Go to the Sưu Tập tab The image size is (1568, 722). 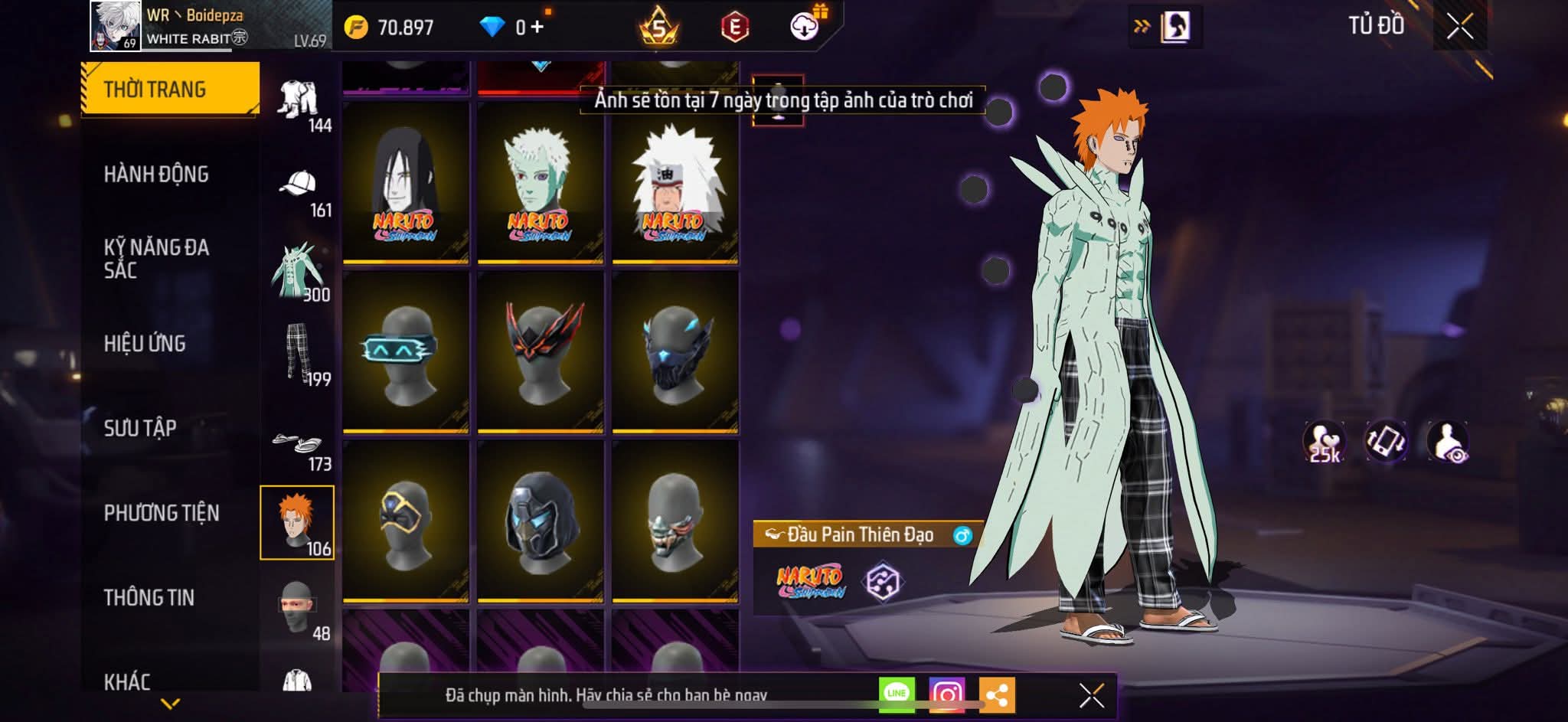click(x=140, y=428)
